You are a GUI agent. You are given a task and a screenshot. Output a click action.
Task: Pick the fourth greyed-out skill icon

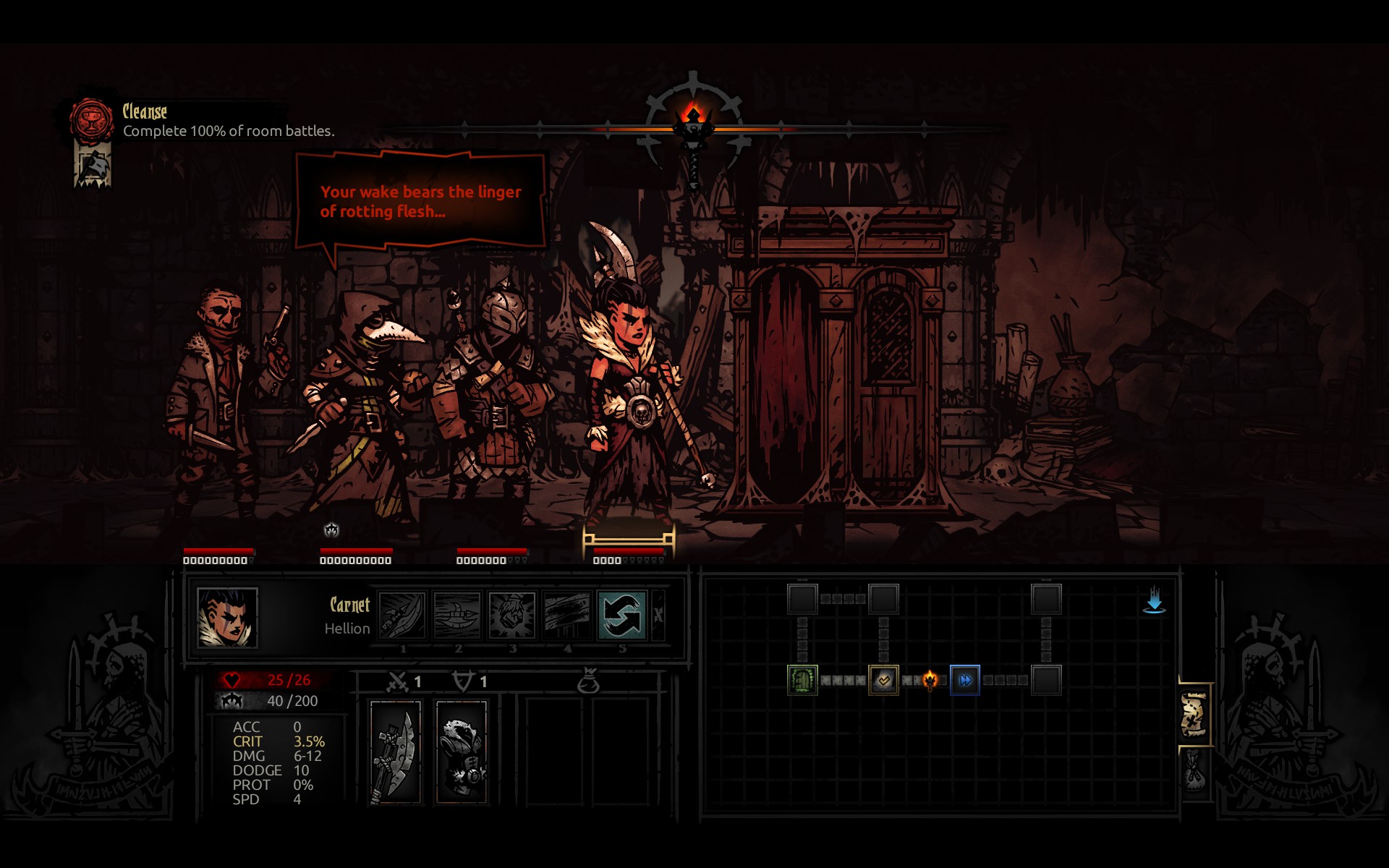pos(567,615)
